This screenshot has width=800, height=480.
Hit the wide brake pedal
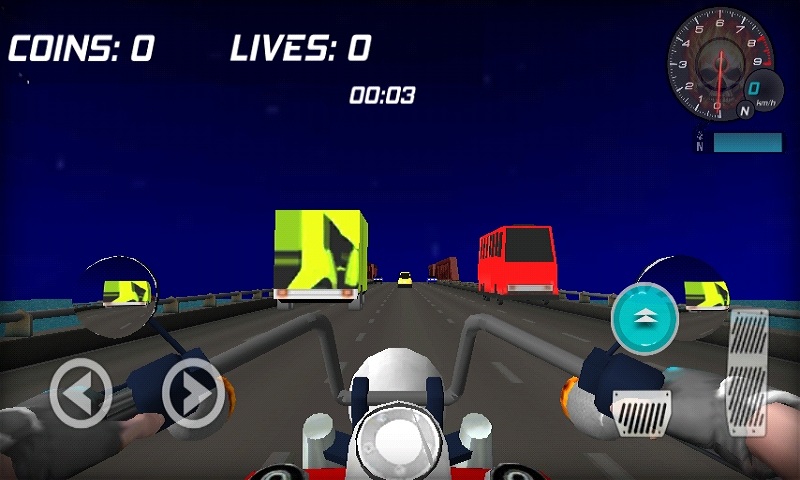tap(641, 411)
